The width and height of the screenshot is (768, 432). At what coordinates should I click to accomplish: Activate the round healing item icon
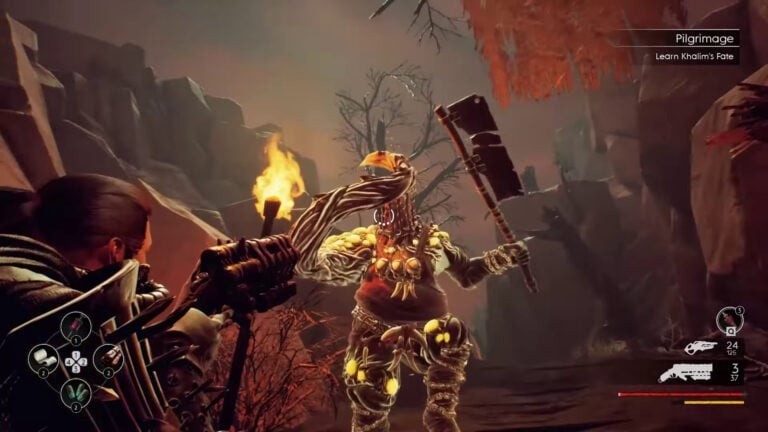pos(729,320)
